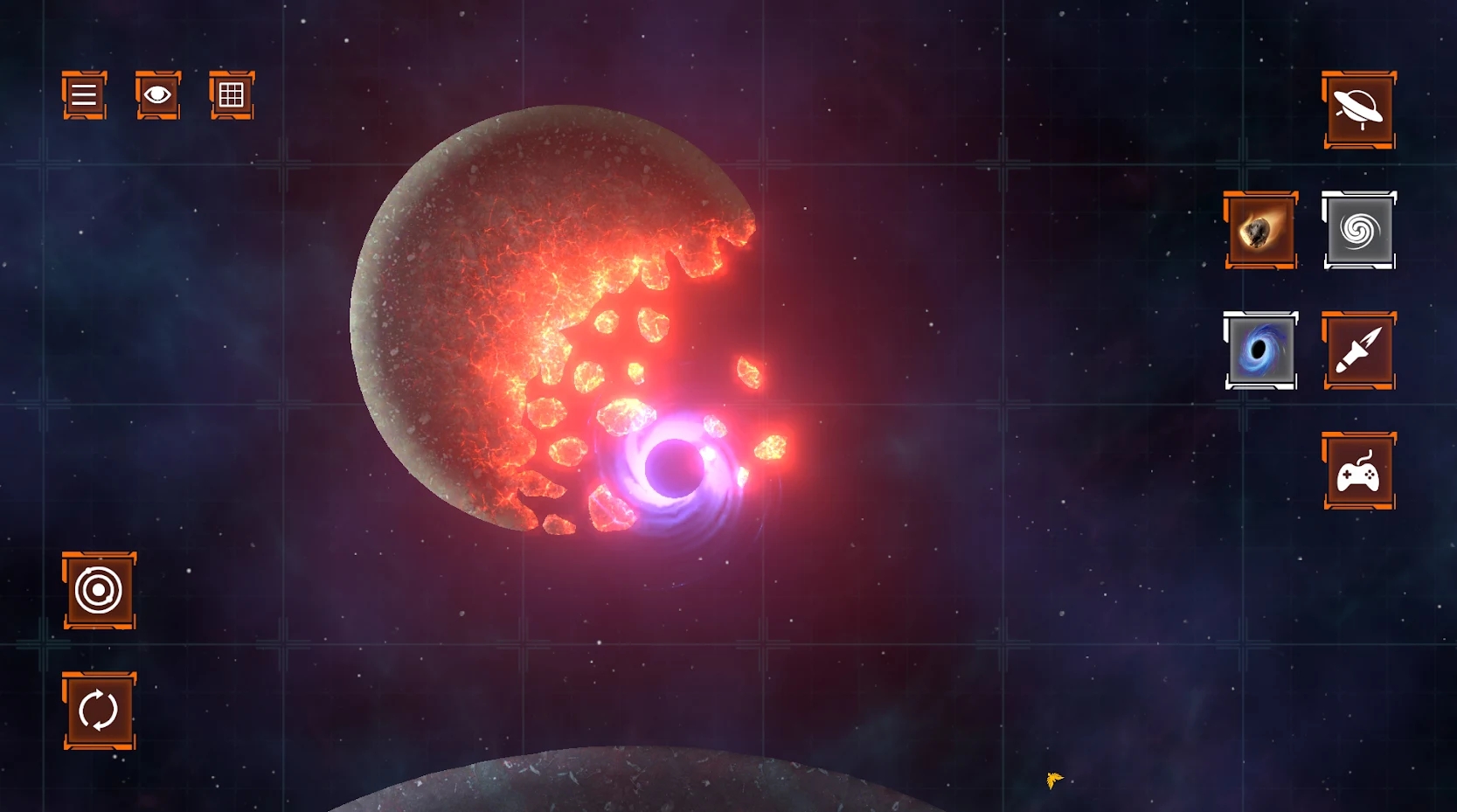The height and width of the screenshot is (812, 1457).
Task: Click the yellow bird easter egg icon
Action: [1054, 781]
